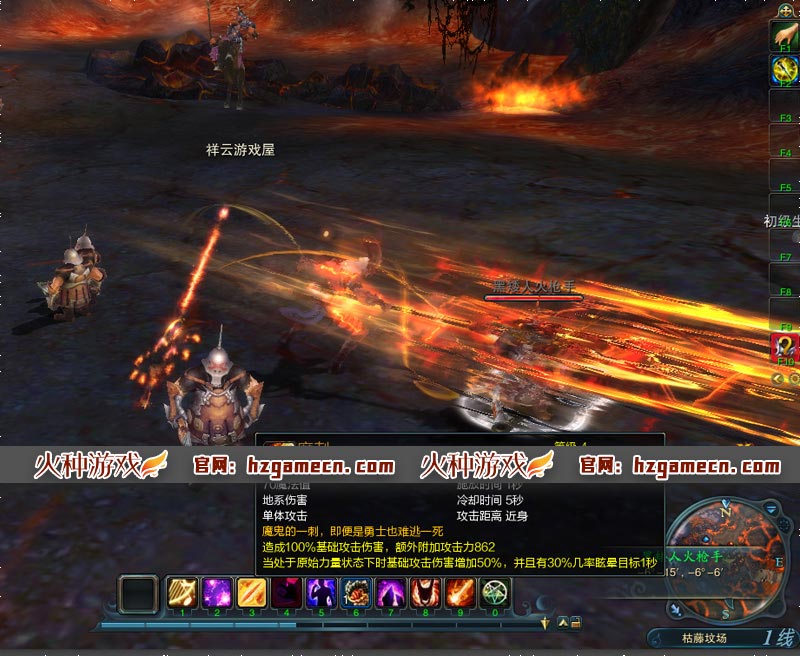The height and width of the screenshot is (656, 800).
Task: Toggle the hotbar lock icon
Action: pyautogui.click(x=576, y=623)
